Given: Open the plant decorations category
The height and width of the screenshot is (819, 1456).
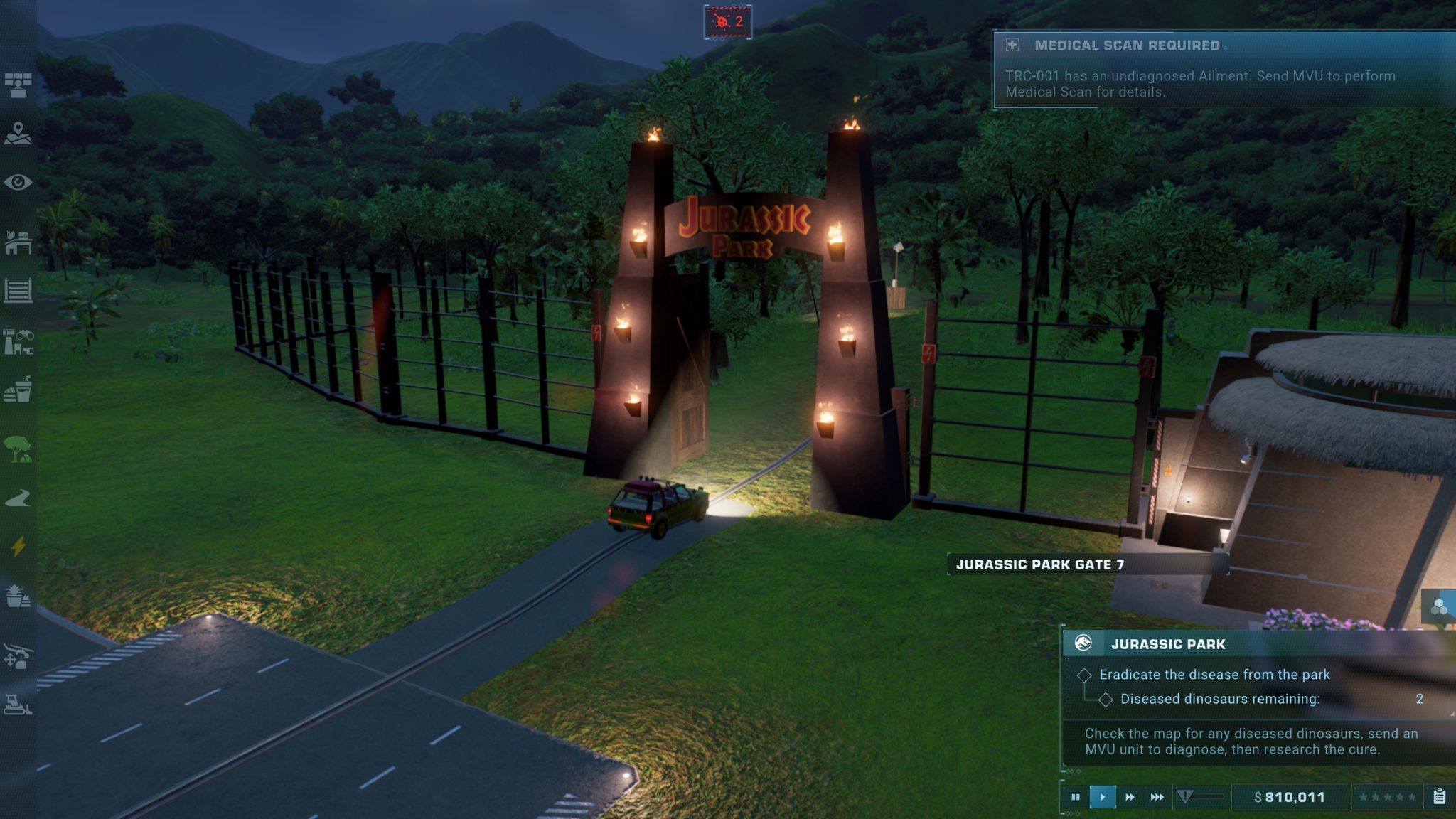Looking at the screenshot, I should 18,596.
